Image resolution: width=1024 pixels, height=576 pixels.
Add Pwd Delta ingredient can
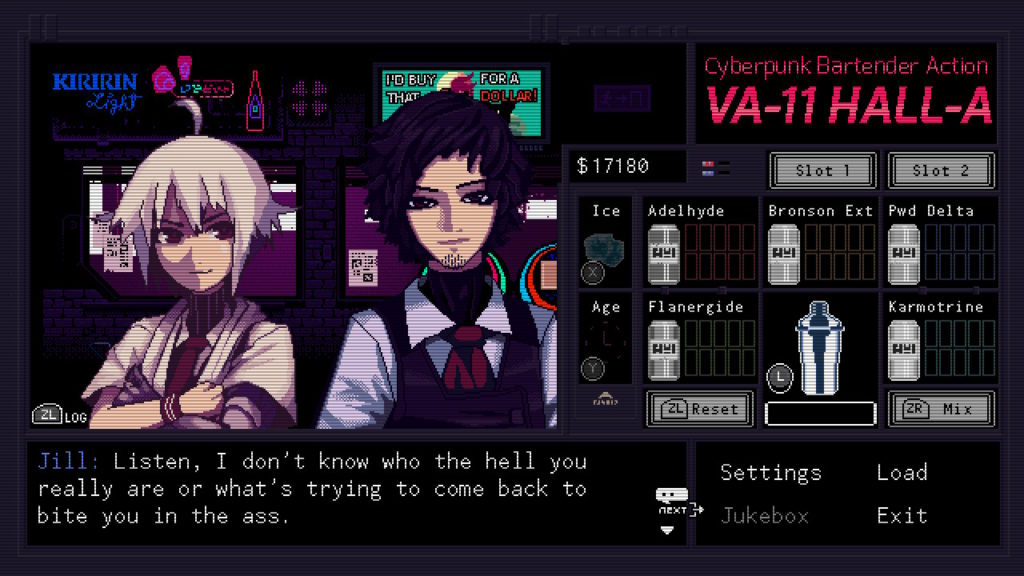click(904, 253)
